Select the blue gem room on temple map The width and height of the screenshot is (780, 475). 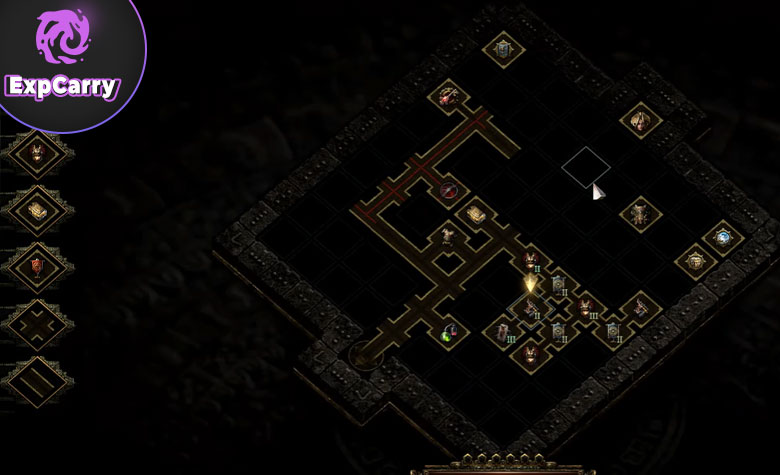click(x=721, y=238)
